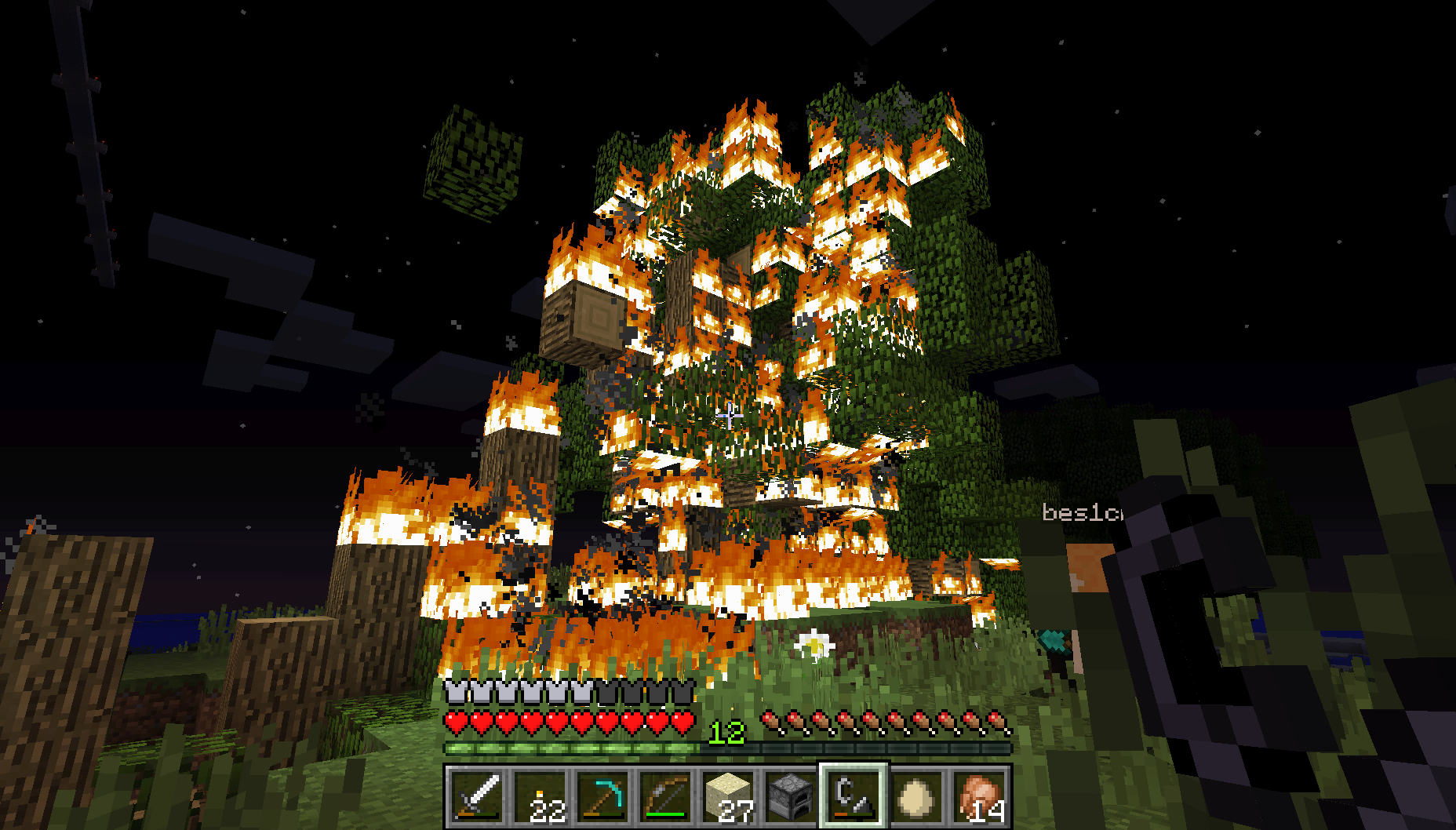Select the cooked chicken stack

[979, 796]
